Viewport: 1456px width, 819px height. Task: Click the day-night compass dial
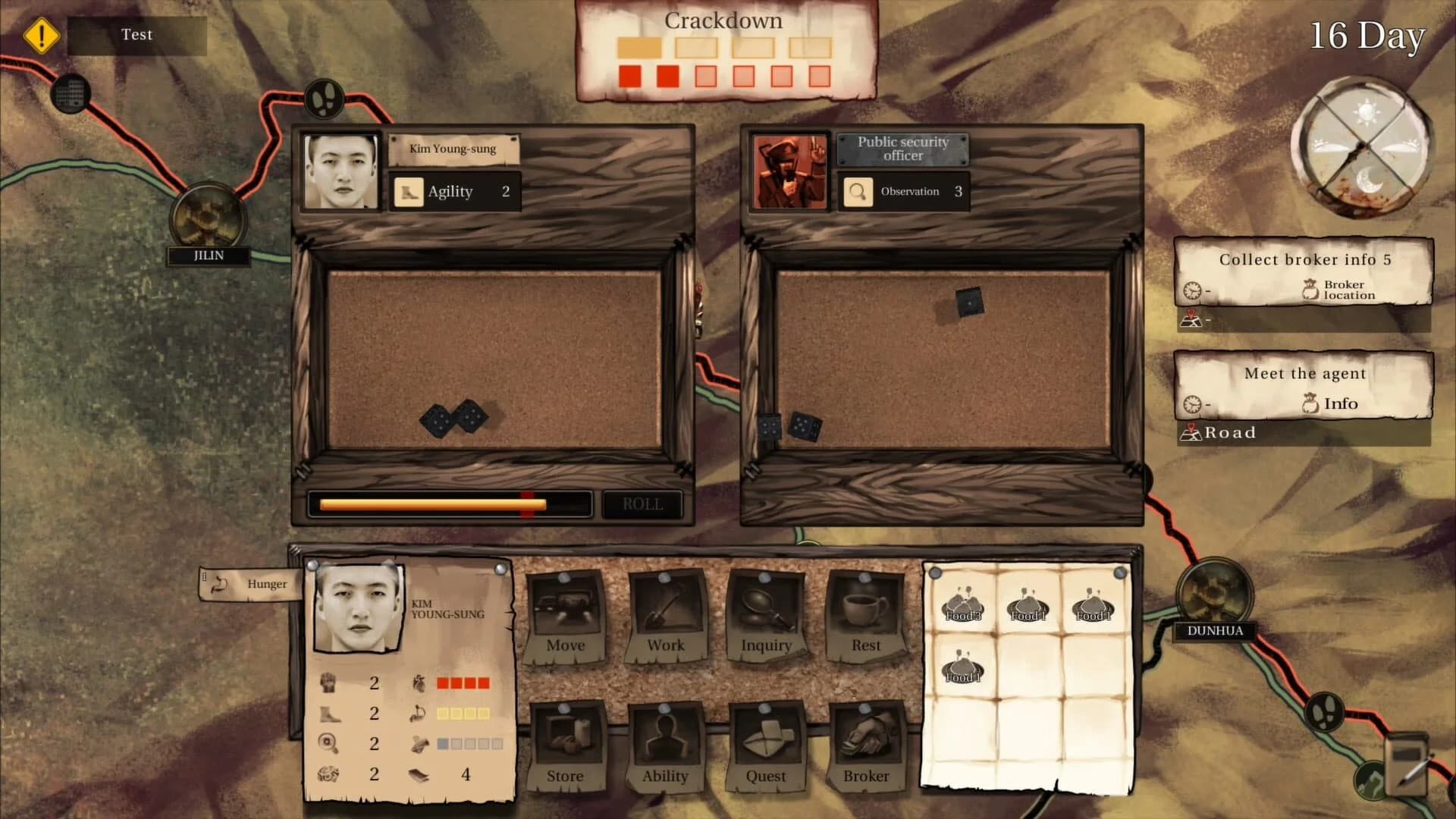[1363, 148]
